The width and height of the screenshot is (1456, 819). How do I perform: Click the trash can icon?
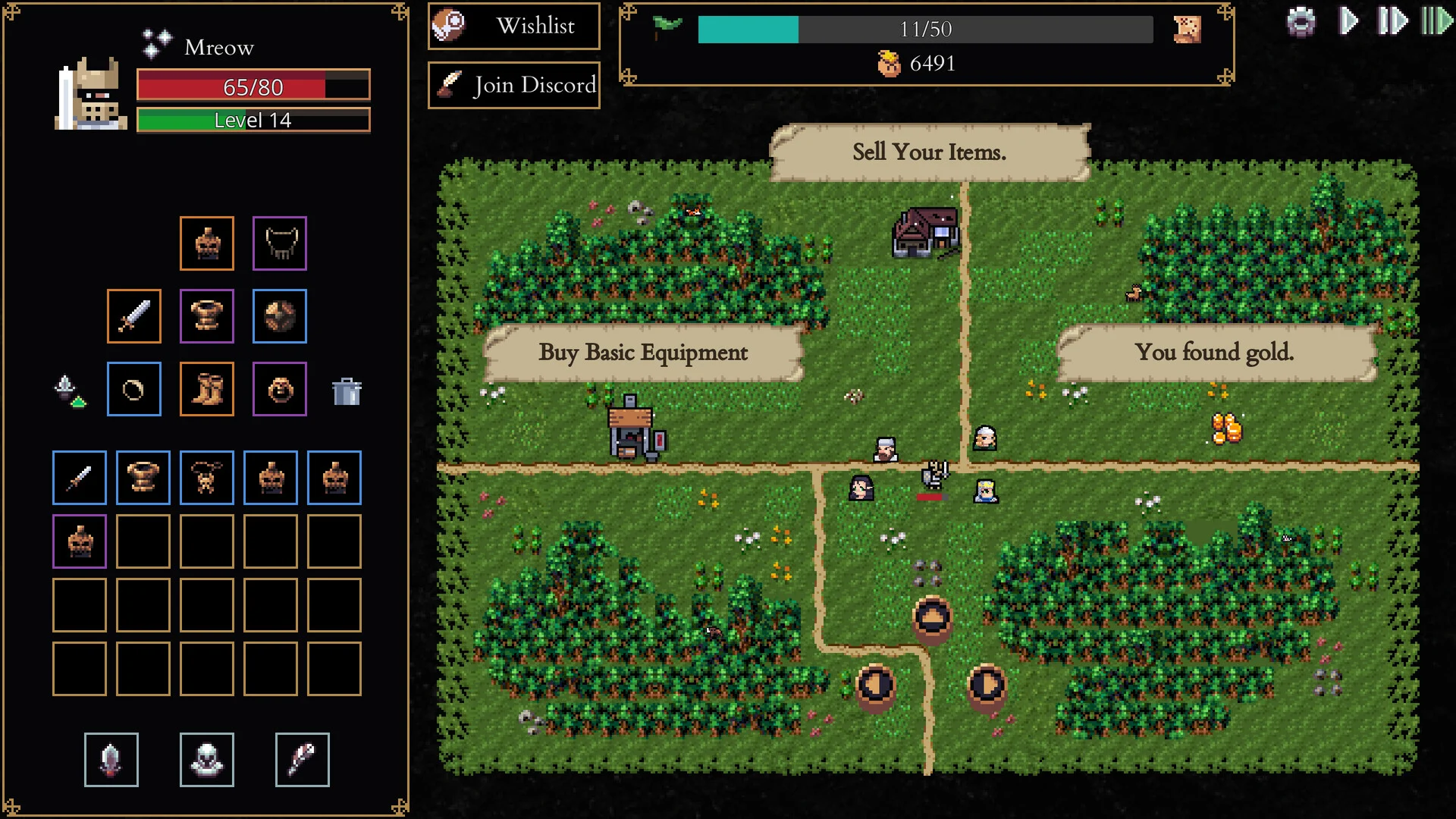tap(347, 391)
